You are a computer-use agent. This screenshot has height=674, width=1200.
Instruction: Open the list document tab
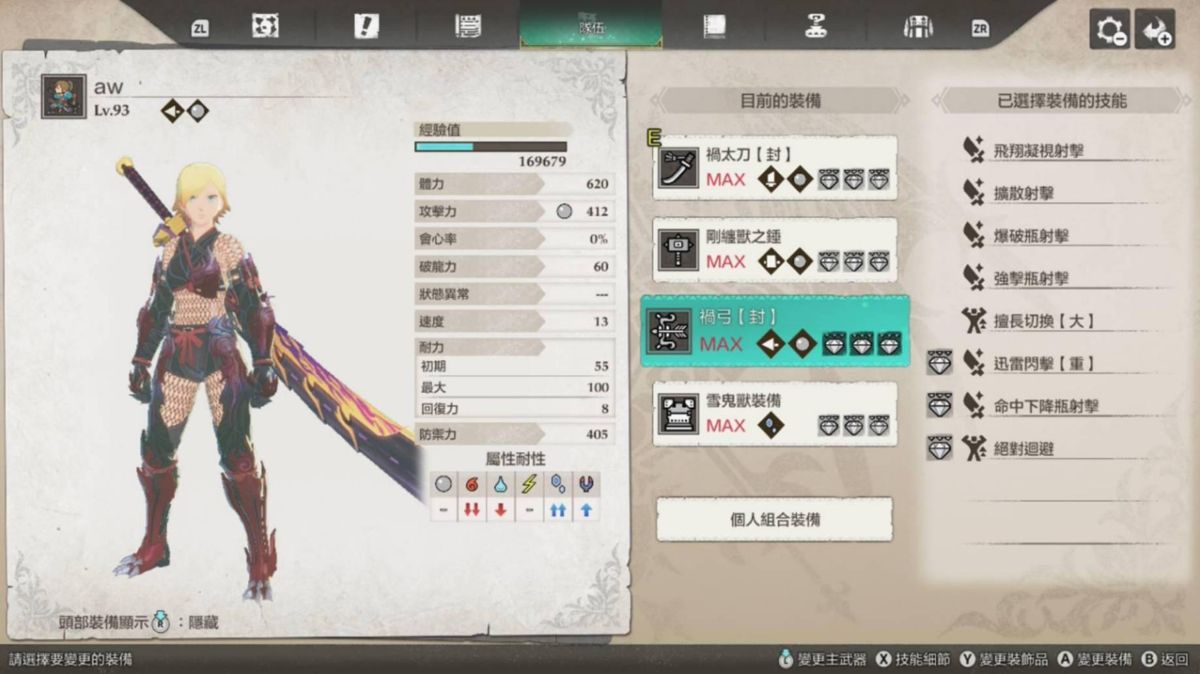(x=466, y=27)
